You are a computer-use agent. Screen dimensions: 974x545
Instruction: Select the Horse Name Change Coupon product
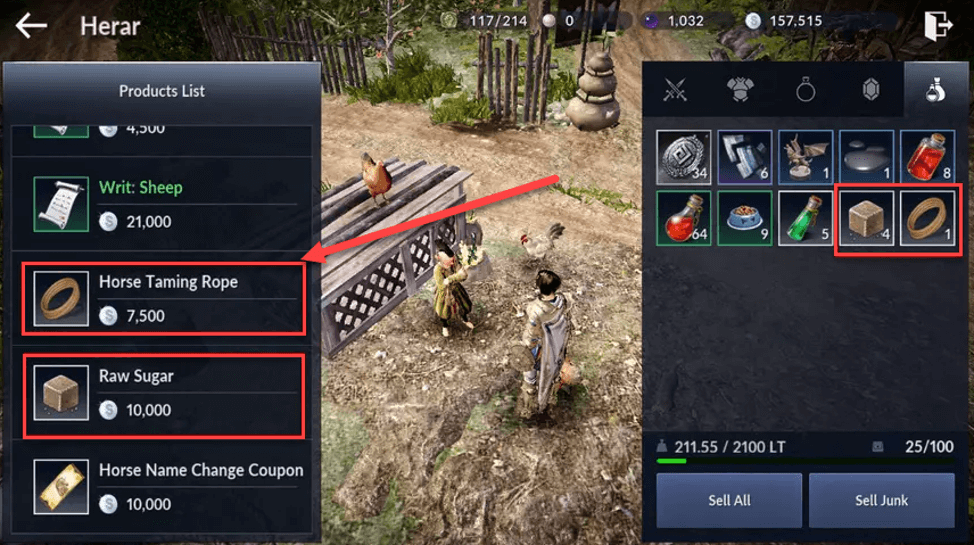pyautogui.click(x=164, y=486)
